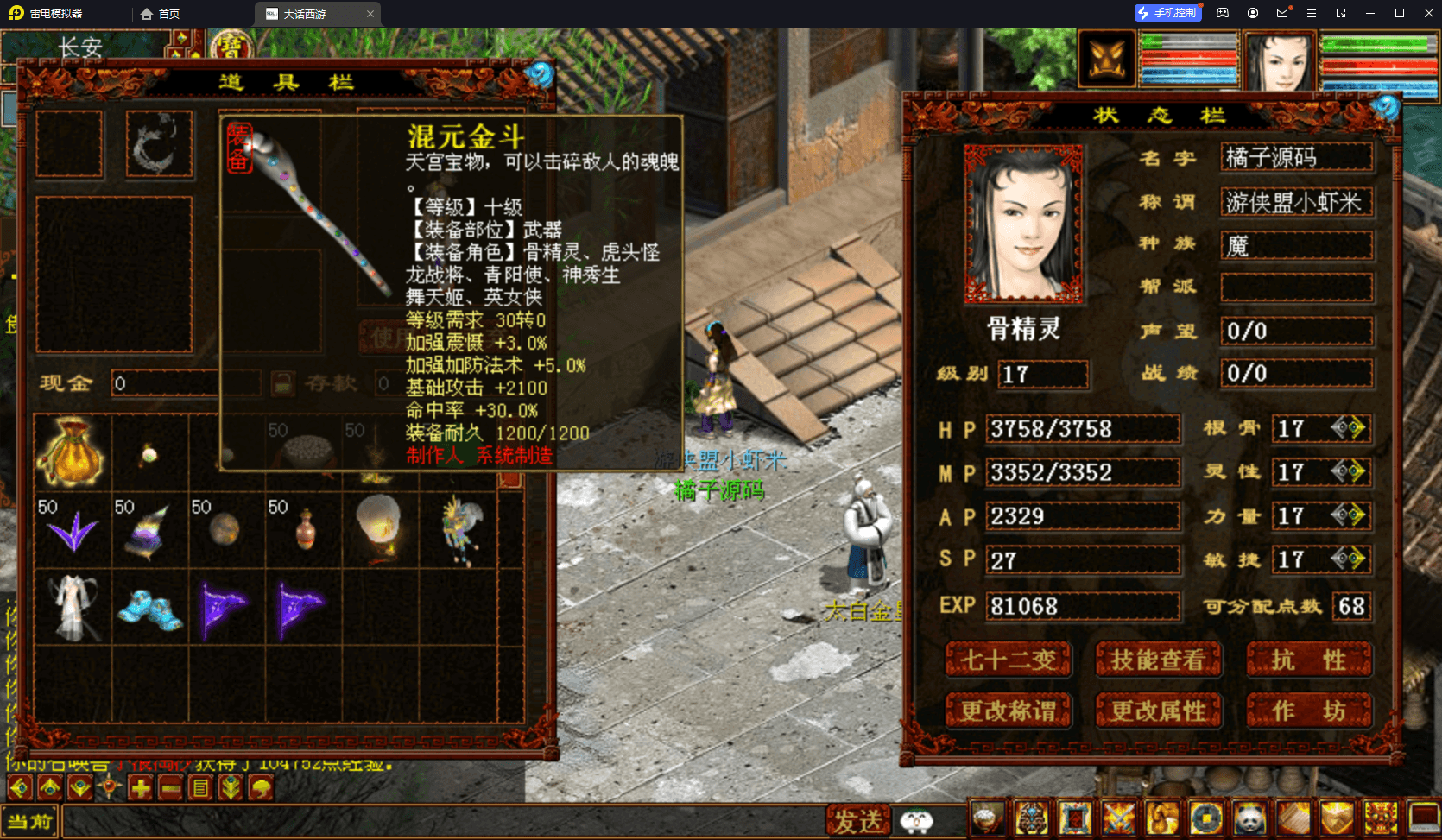Open the panda pet icon on the bottom hotbar

[x=1249, y=818]
